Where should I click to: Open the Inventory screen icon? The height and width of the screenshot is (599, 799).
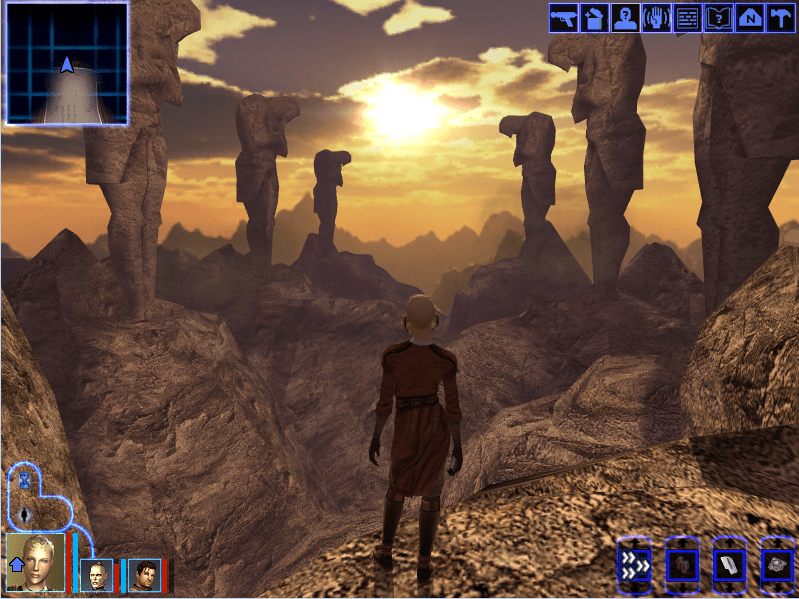pos(594,18)
